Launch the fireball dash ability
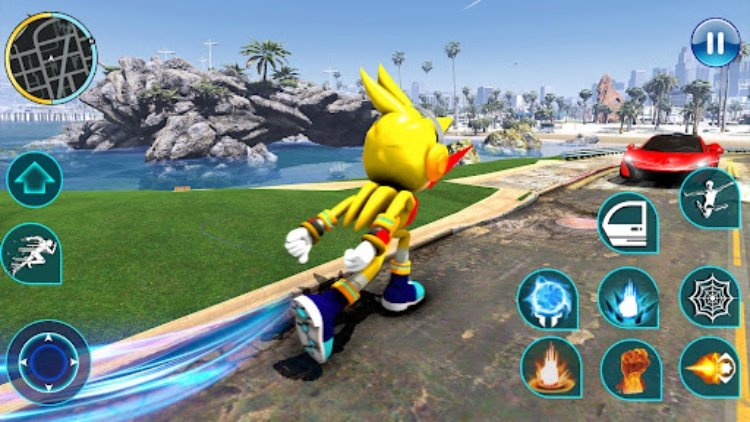The height and width of the screenshot is (422, 750). pos(709,367)
